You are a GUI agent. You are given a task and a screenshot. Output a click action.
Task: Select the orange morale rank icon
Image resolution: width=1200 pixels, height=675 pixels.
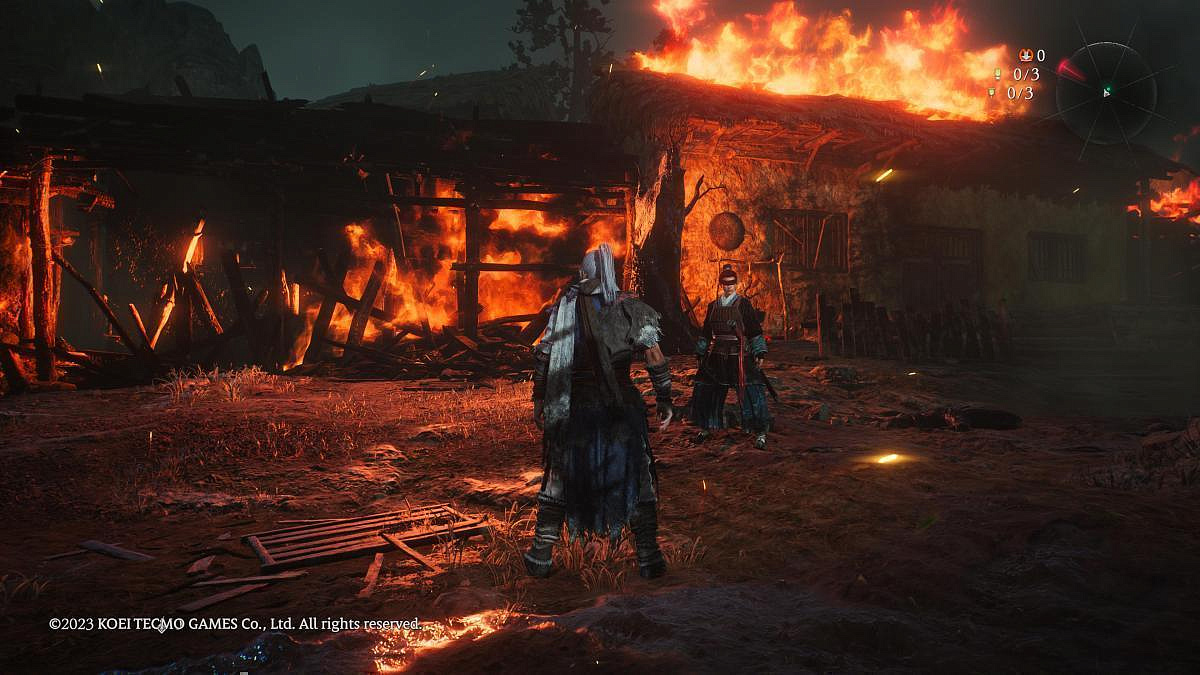(1025, 56)
